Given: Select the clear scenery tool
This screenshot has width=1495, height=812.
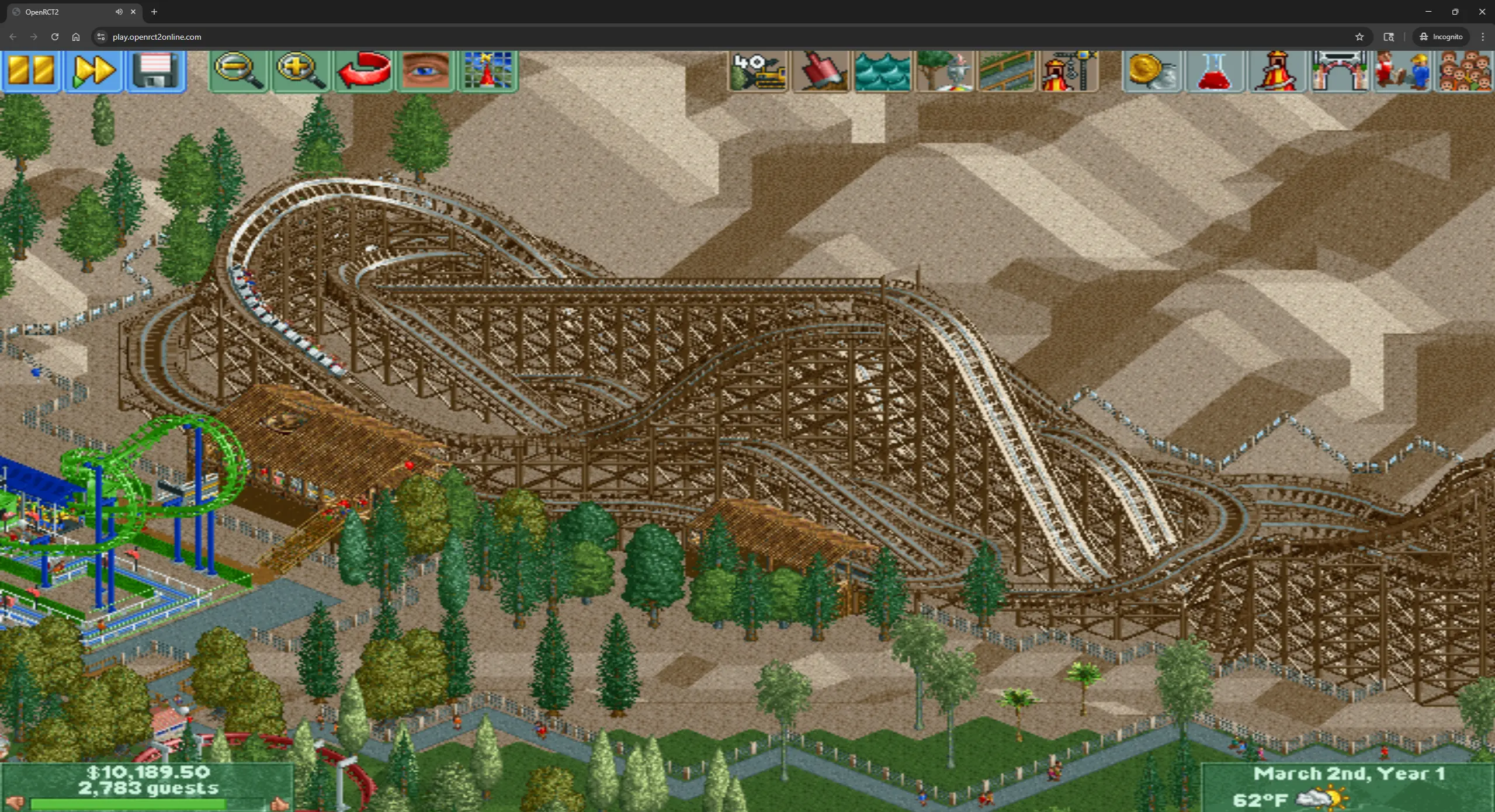Looking at the screenshot, I should point(757,71).
